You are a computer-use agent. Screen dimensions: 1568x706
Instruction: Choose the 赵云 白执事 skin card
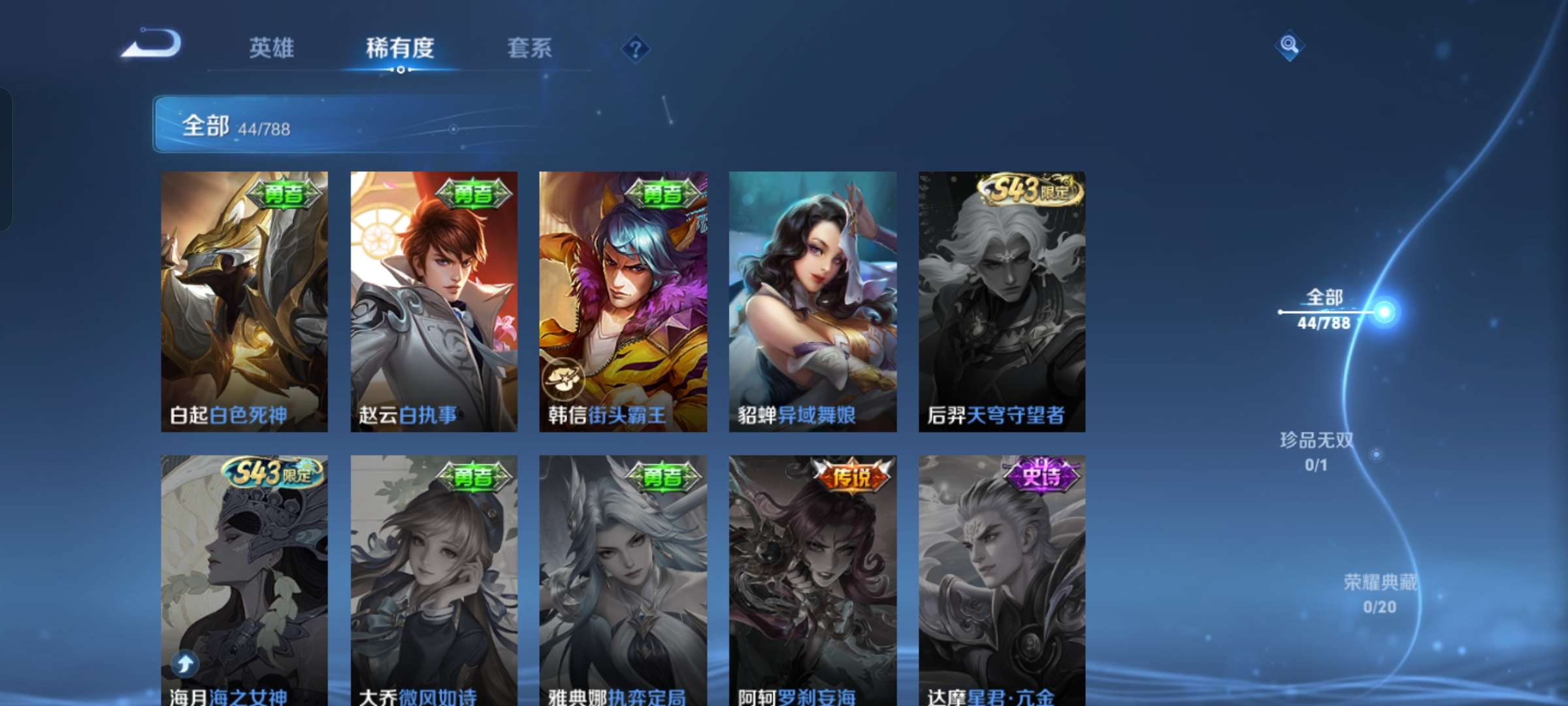click(434, 301)
